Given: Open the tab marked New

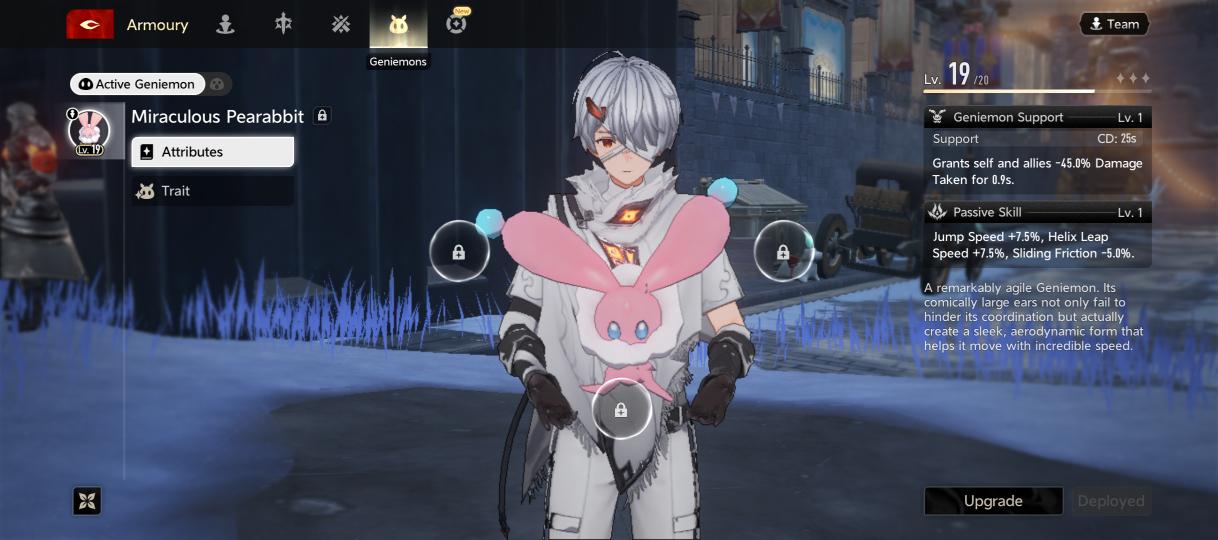Looking at the screenshot, I should pyautogui.click(x=457, y=23).
